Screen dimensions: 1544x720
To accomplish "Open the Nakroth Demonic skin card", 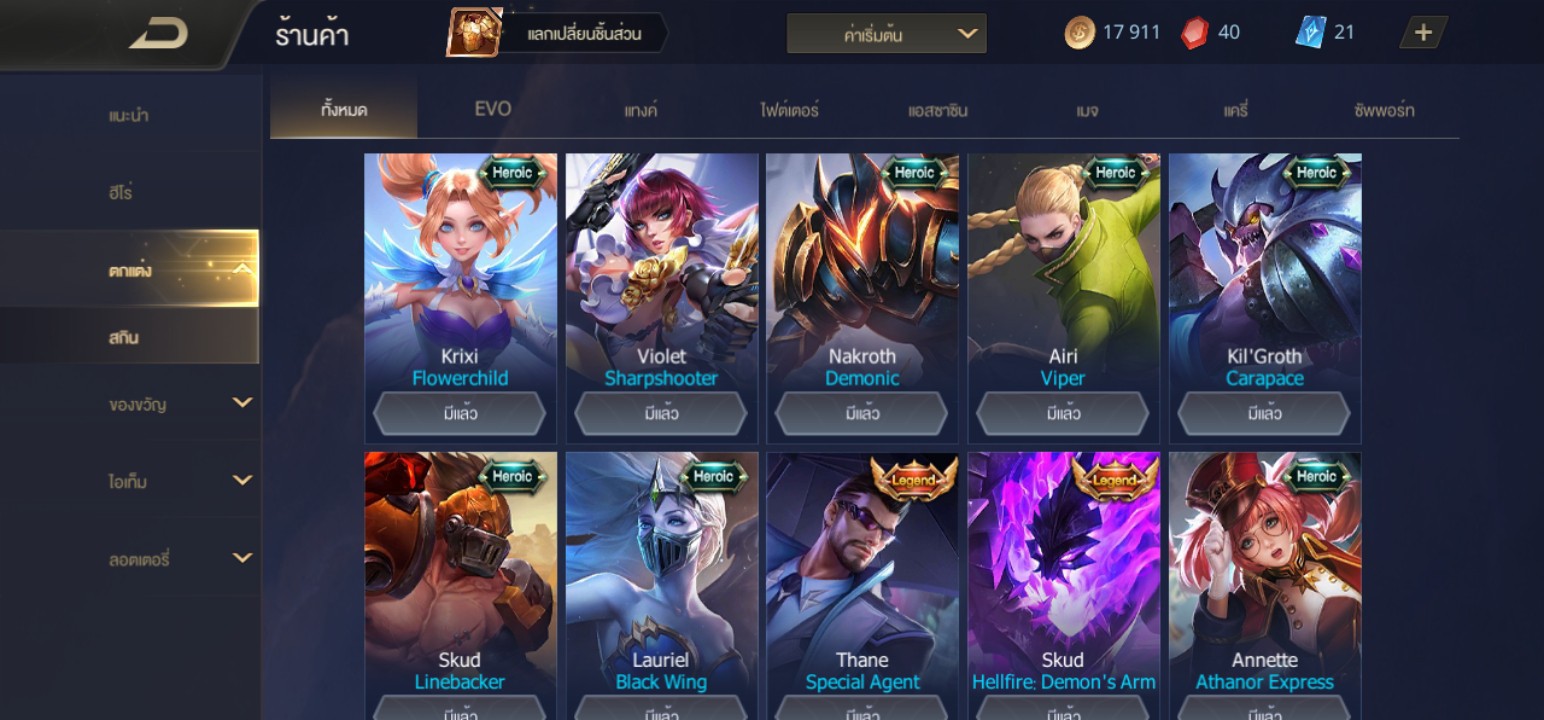I will coord(862,280).
